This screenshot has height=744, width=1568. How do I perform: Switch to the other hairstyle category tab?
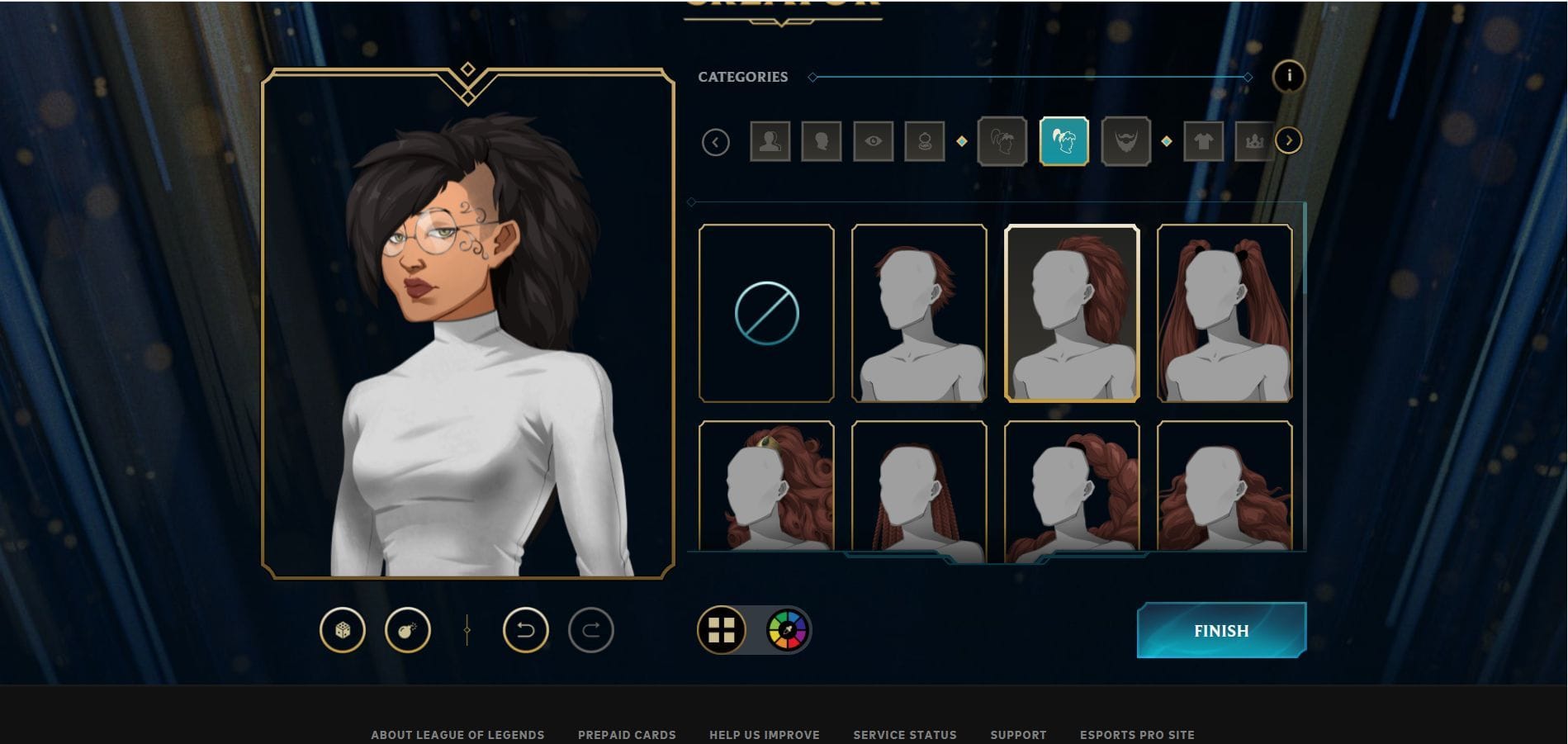click(x=1005, y=140)
